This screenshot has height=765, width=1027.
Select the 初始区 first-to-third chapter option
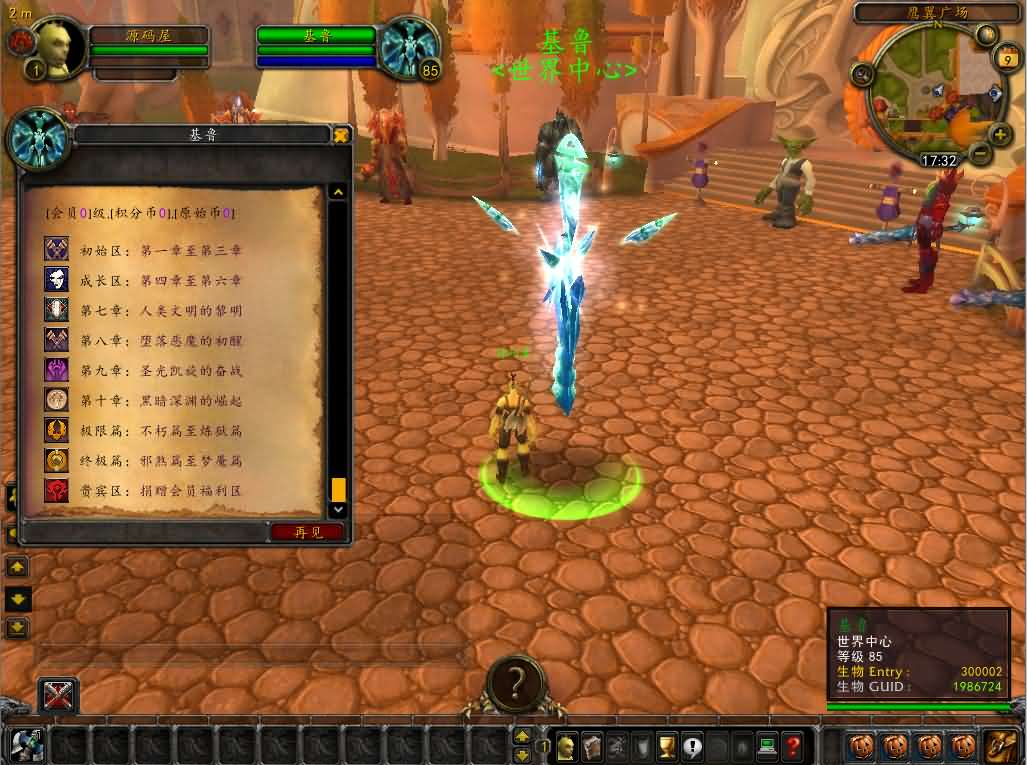coord(160,250)
